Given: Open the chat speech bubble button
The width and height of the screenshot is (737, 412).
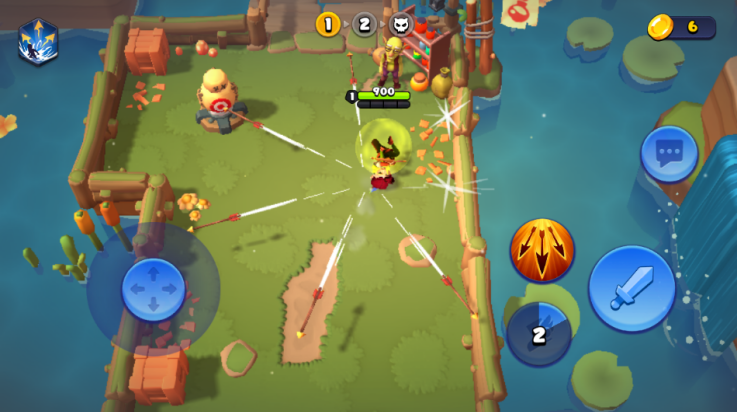Looking at the screenshot, I should coord(669,154).
